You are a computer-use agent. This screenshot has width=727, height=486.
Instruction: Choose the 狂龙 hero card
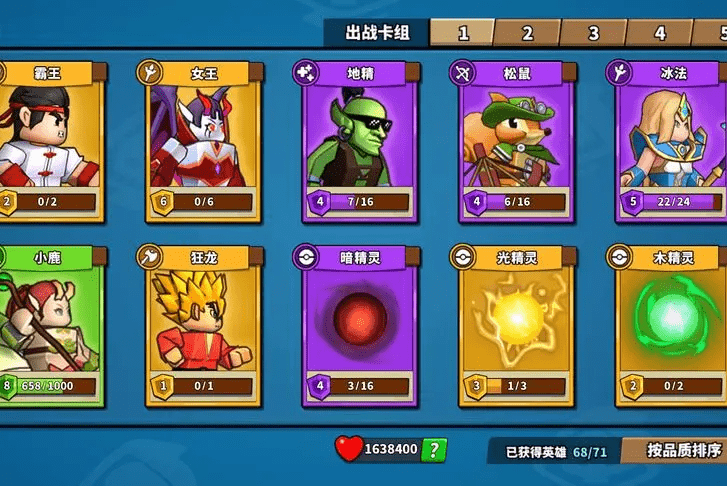coord(199,326)
